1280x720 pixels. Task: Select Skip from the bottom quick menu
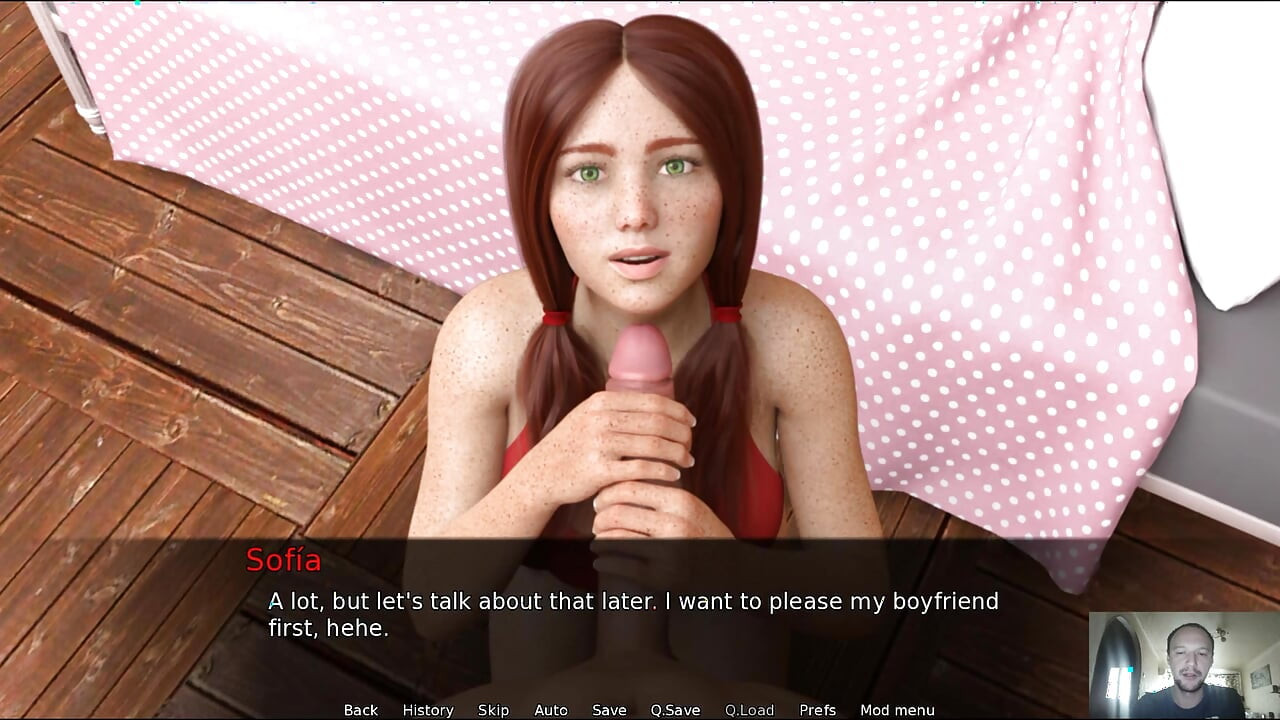(x=494, y=710)
